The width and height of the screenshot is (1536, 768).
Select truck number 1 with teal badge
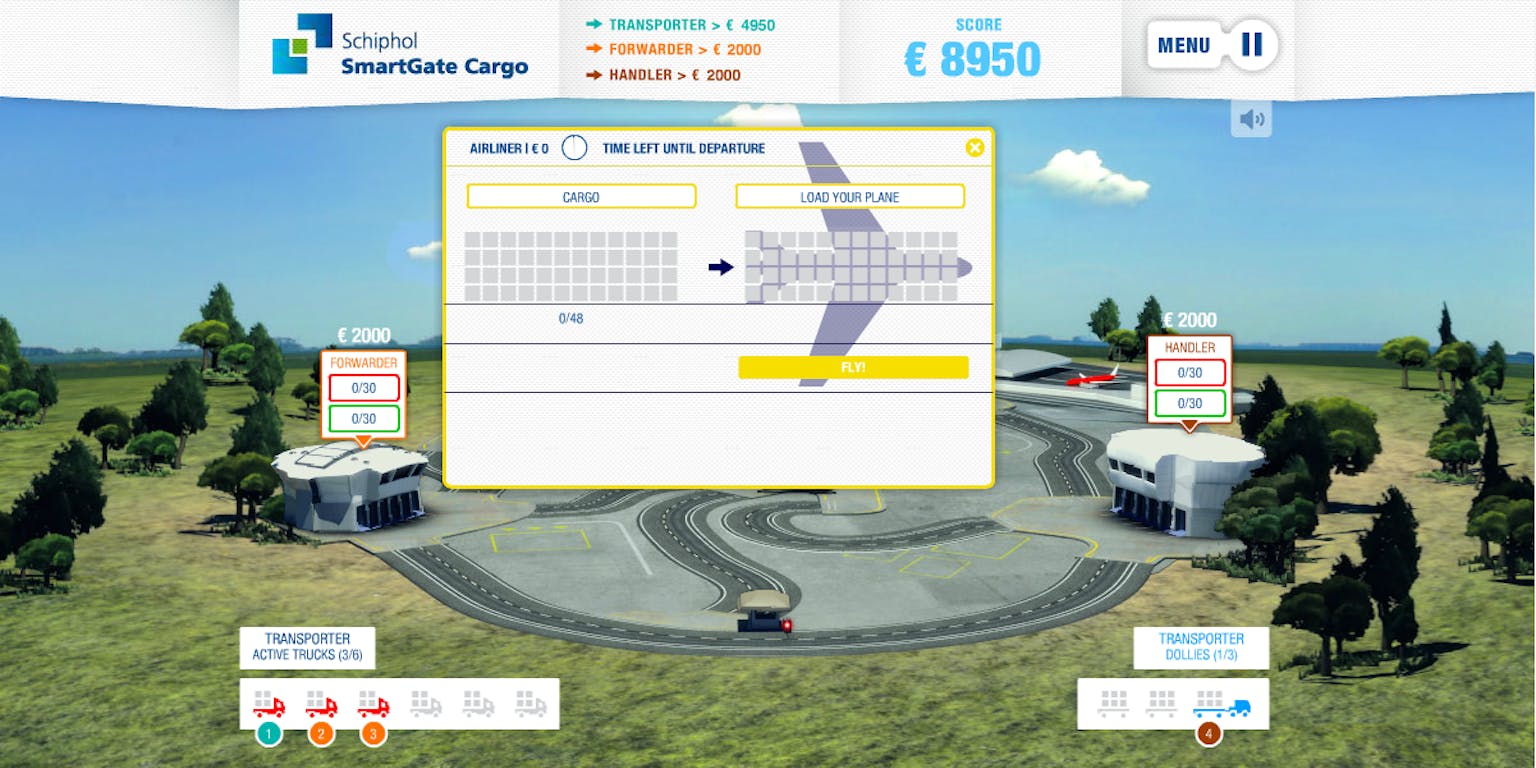pos(268,706)
